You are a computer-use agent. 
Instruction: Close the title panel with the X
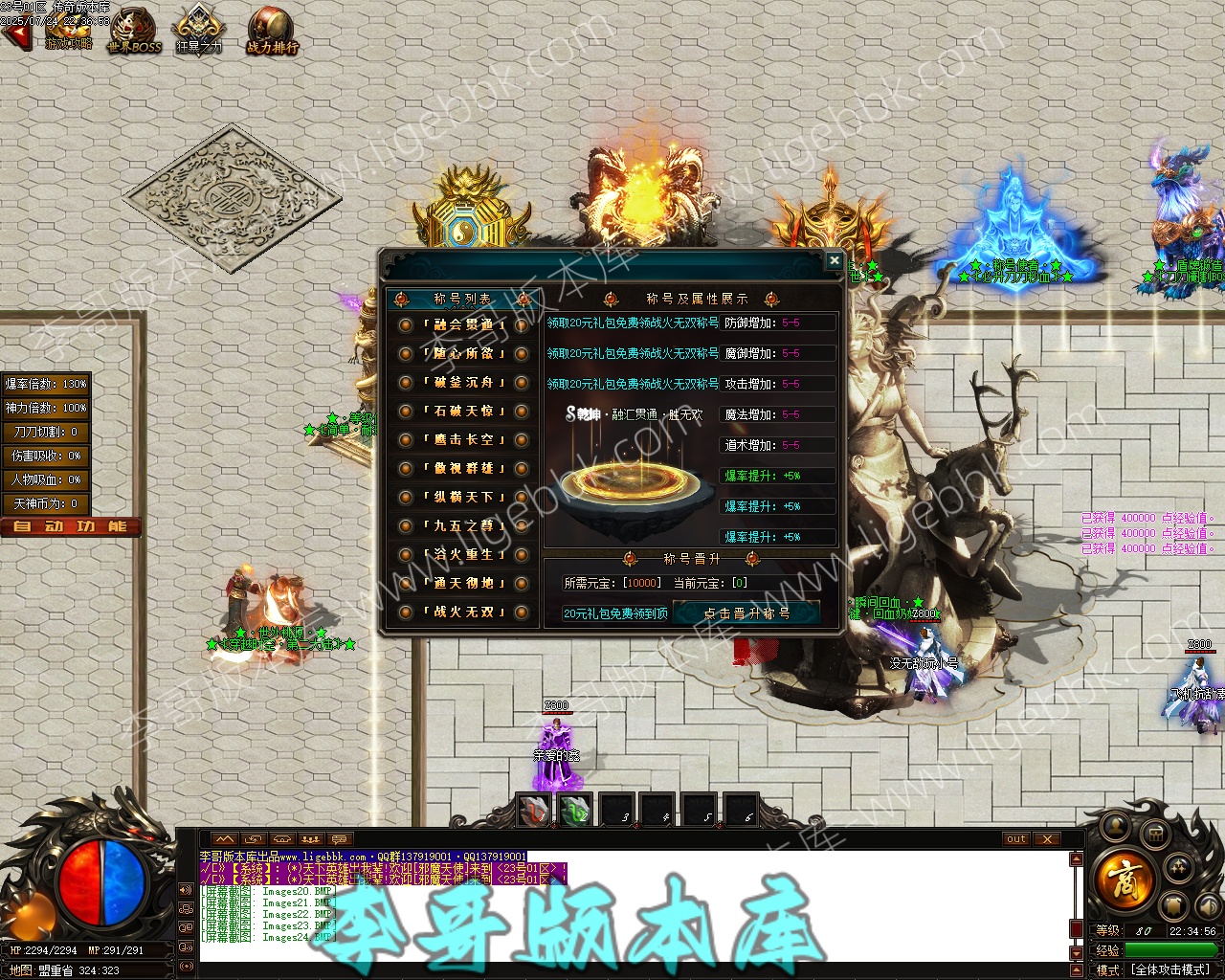pos(834,260)
